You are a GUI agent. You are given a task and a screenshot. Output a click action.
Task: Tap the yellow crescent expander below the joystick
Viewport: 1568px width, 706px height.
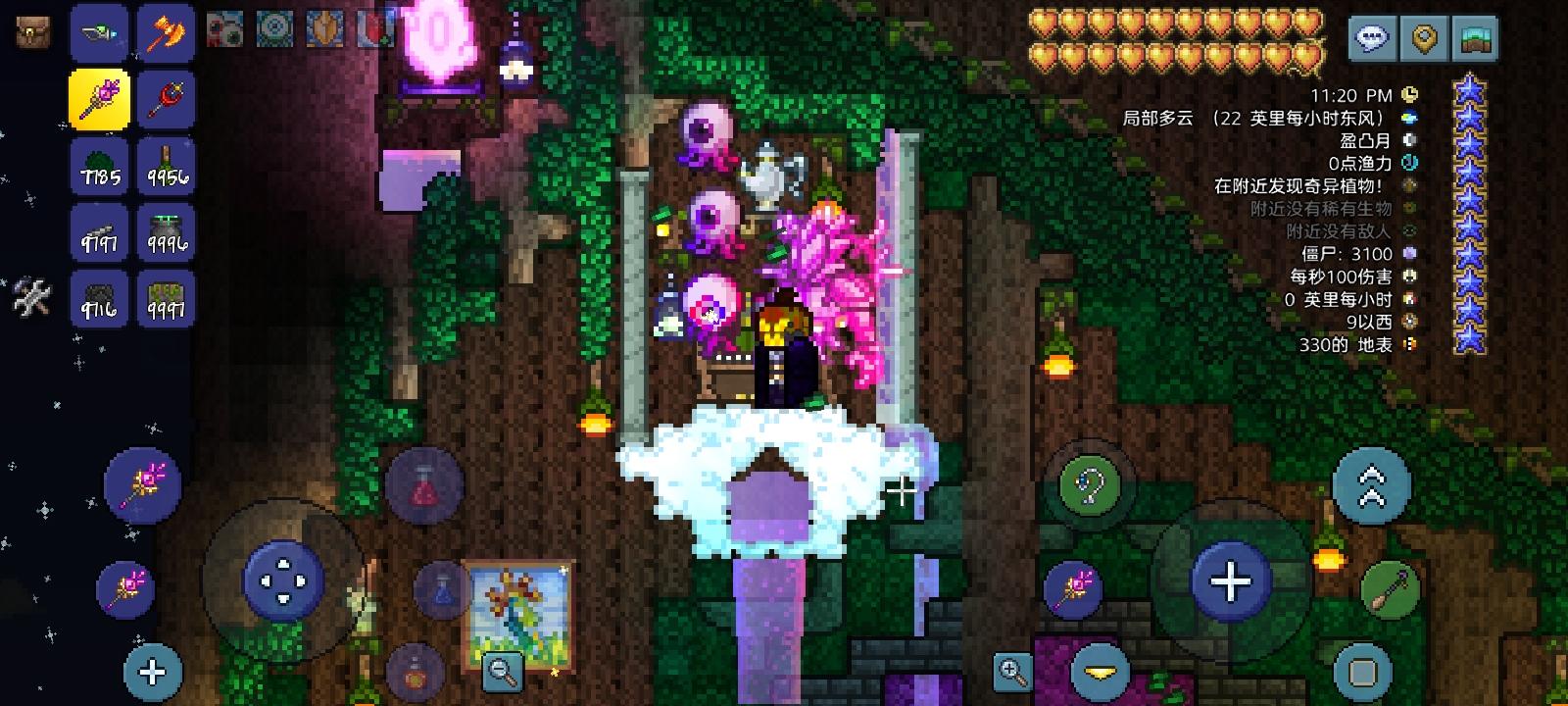1100,672
